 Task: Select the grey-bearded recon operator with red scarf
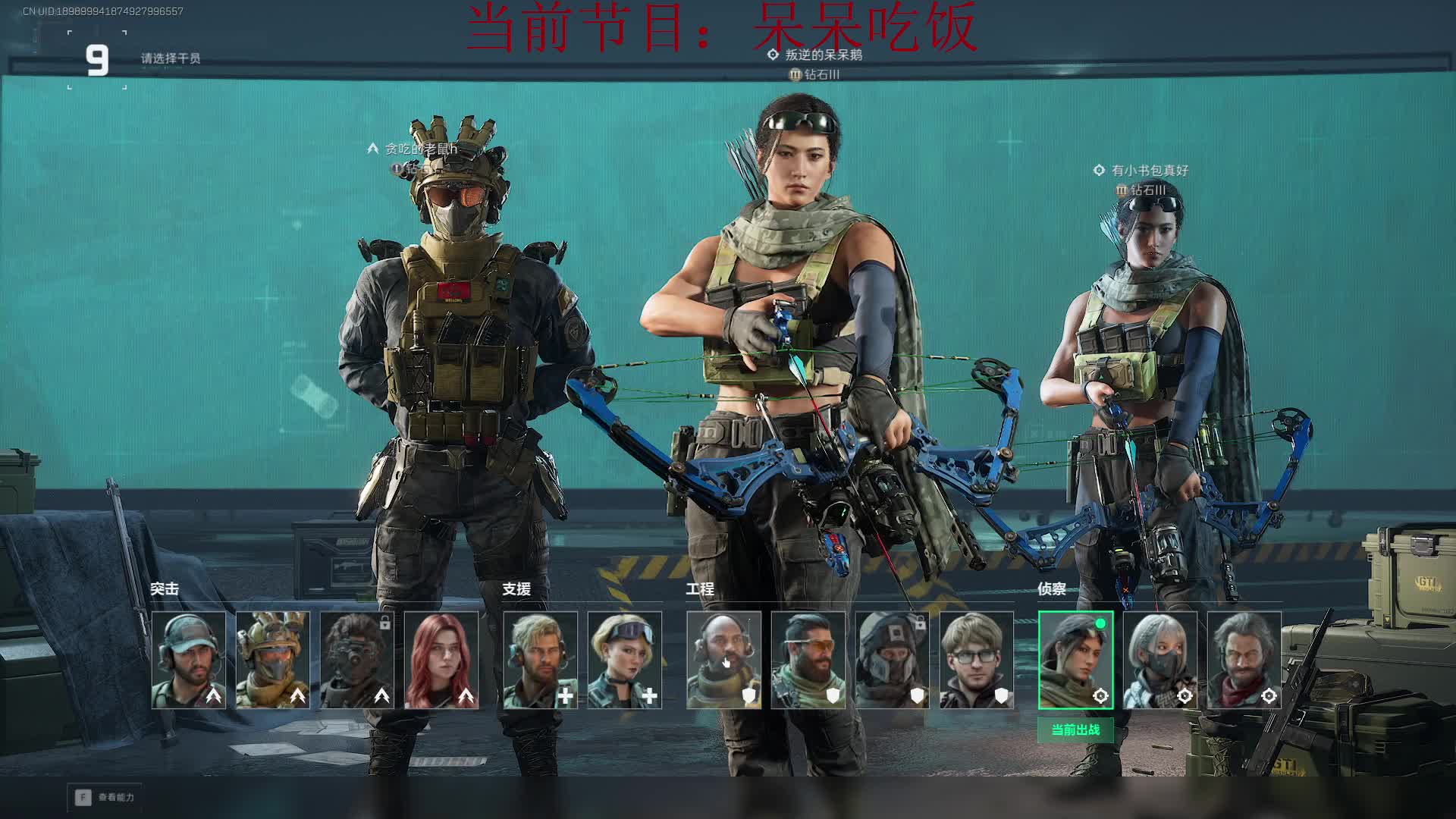[1244, 660]
